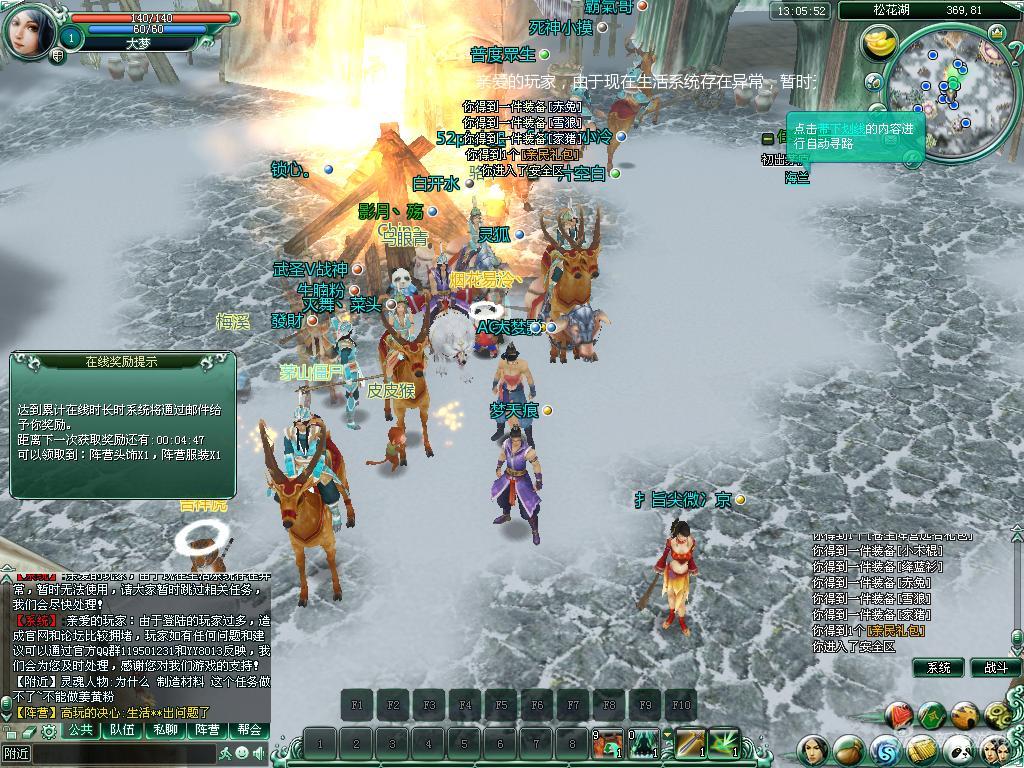Open the 私聊 private chat tab
The width and height of the screenshot is (1024, 768).
[x=165, y=730]
